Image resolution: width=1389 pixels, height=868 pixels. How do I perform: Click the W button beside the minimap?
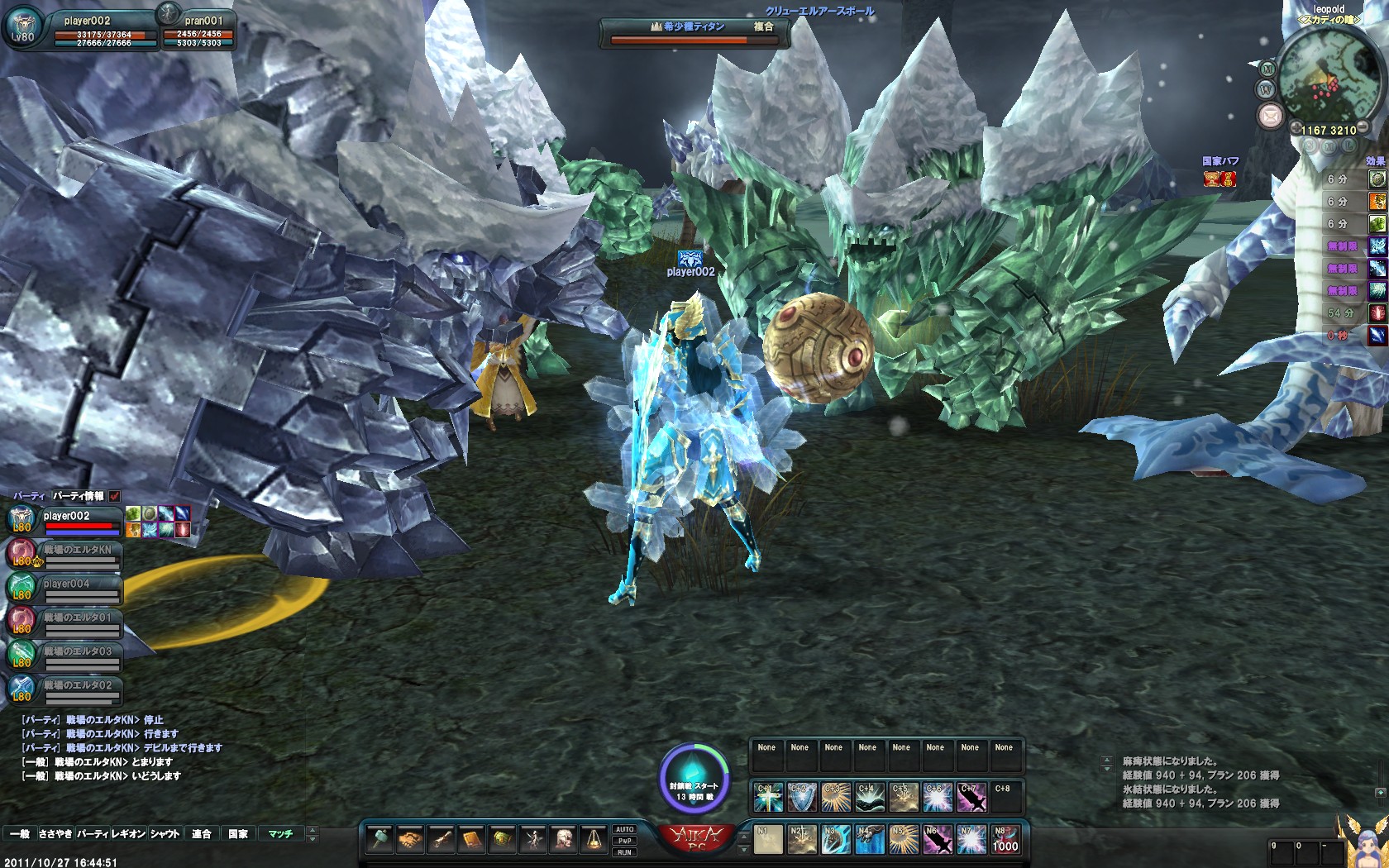pos(1266,90)
